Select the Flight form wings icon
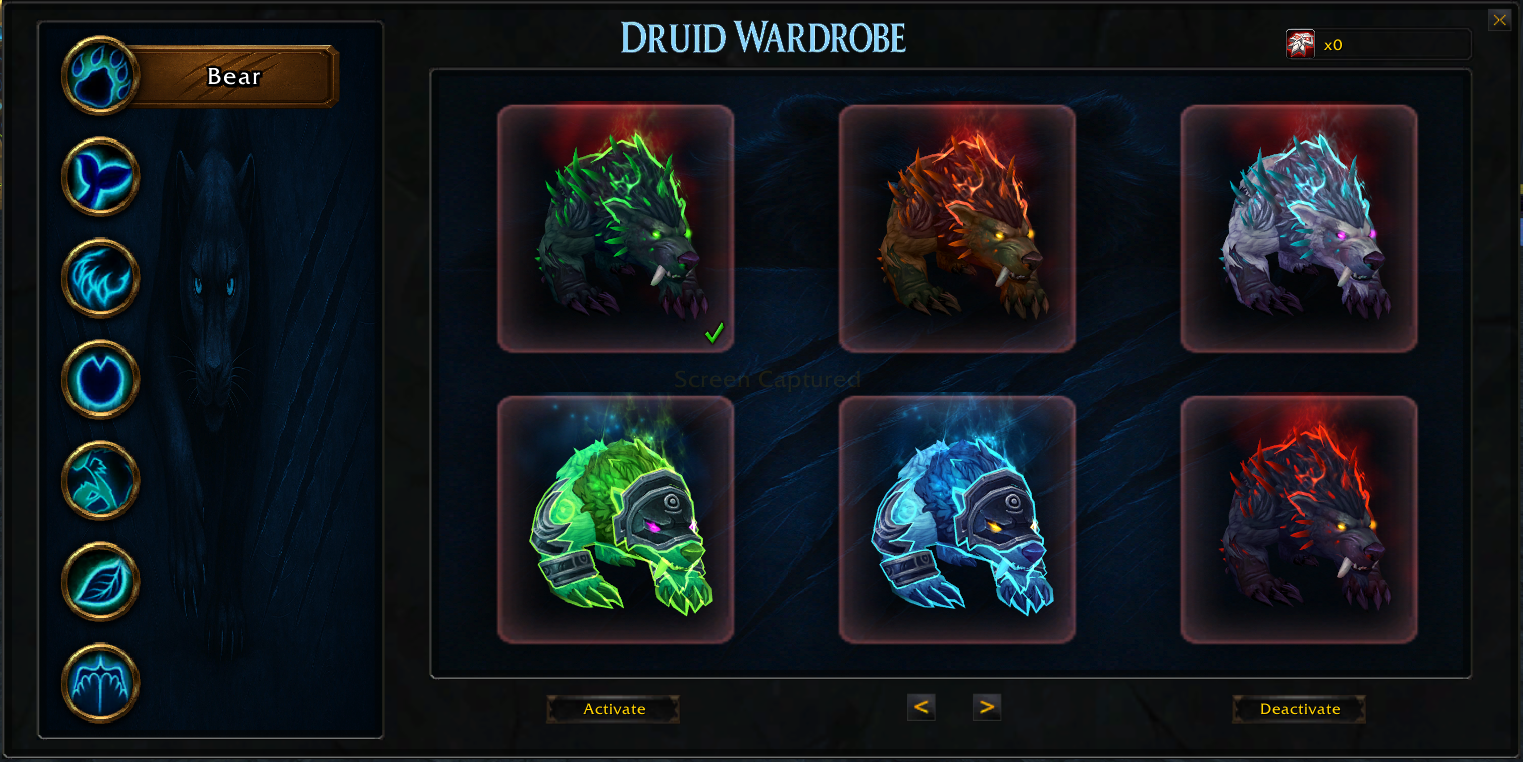 (100, 683)
